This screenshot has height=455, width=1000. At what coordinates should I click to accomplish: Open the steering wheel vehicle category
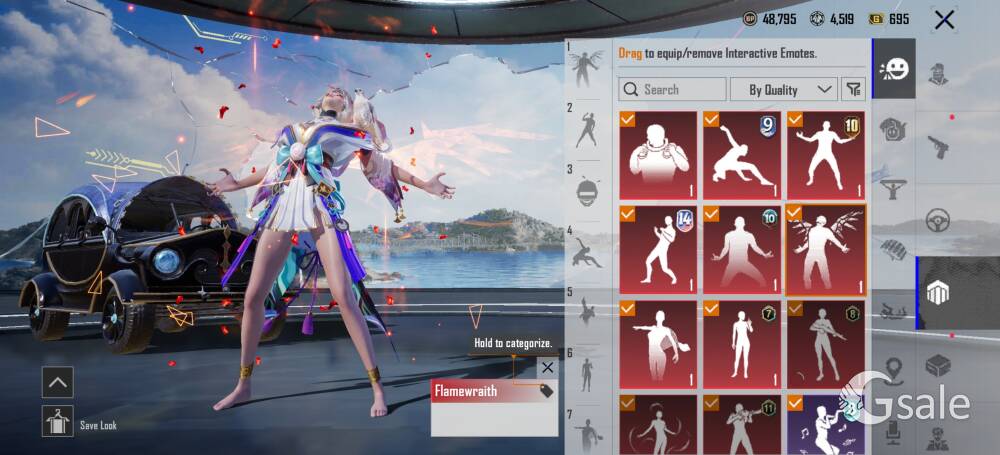(938, 220)
